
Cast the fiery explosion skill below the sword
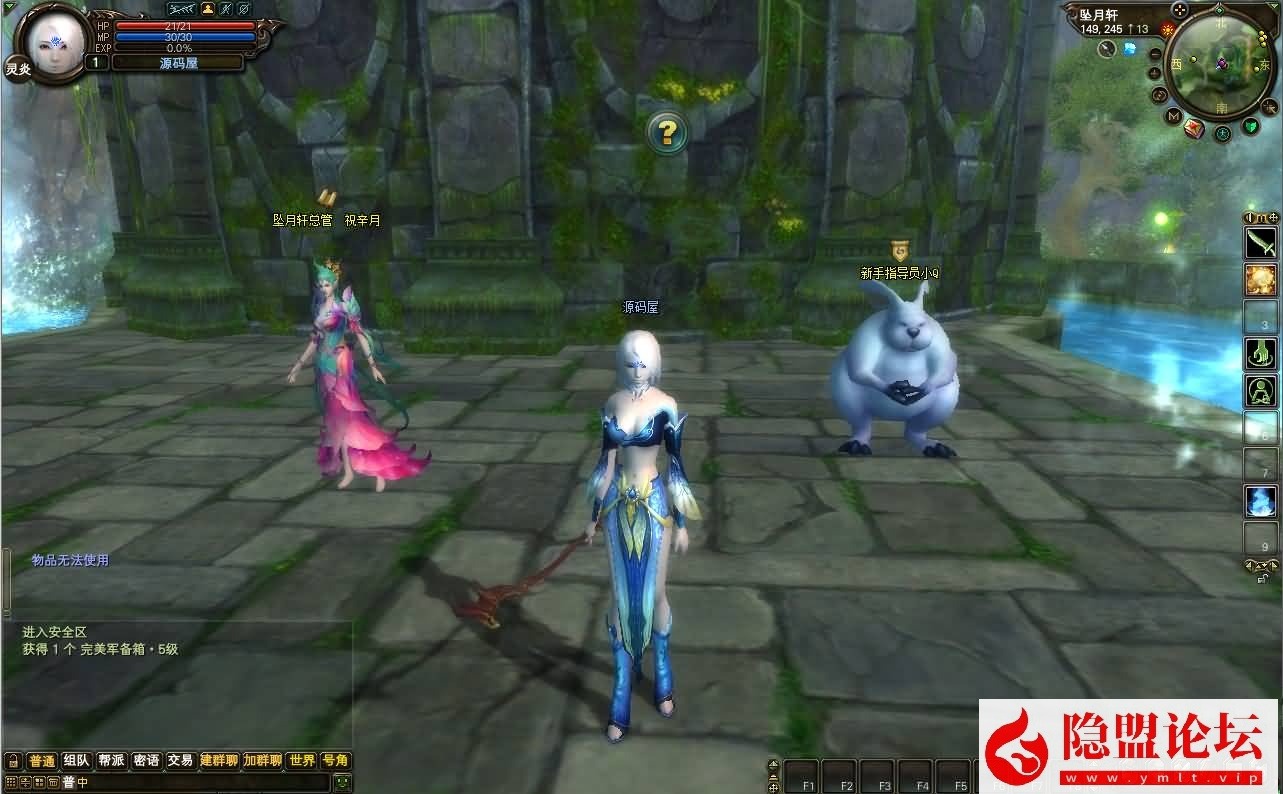click(1261, 281)
